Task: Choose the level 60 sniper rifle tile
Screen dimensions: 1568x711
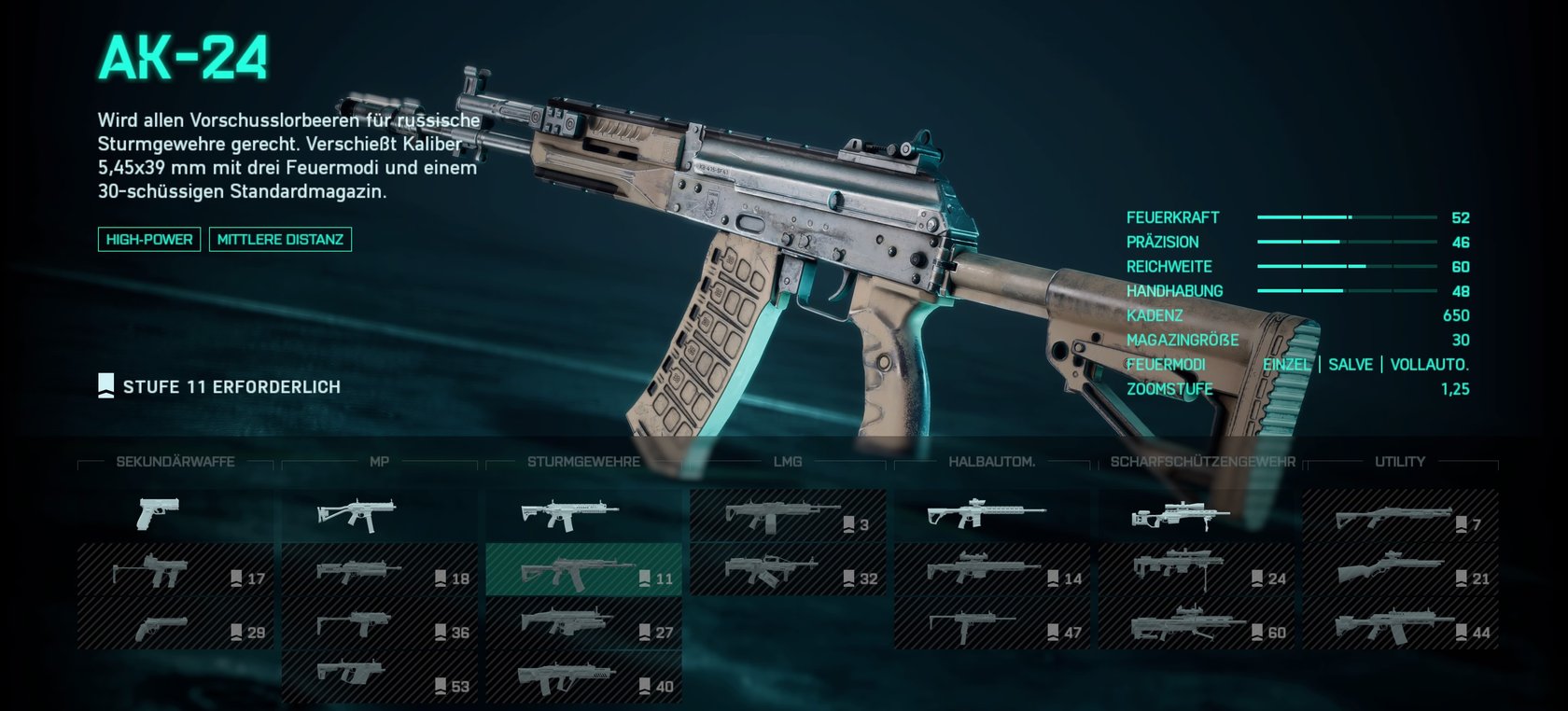Action: point(1197,623)
